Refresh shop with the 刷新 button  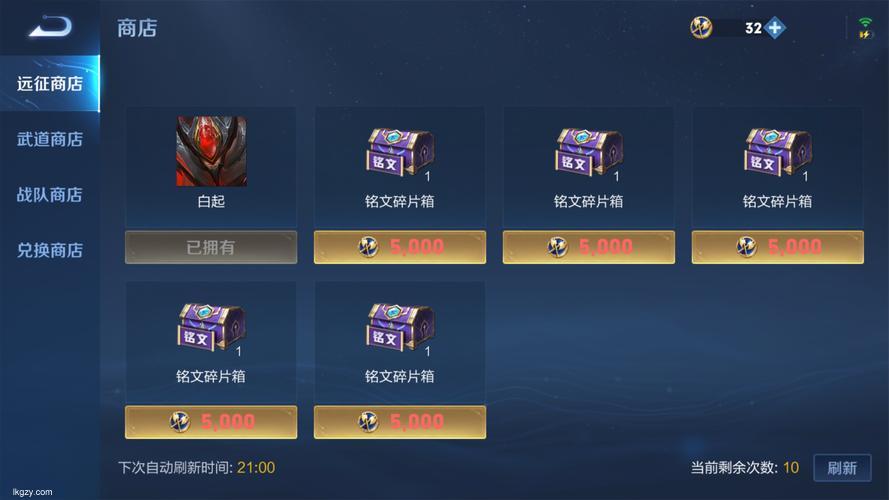tap(841, 467)
